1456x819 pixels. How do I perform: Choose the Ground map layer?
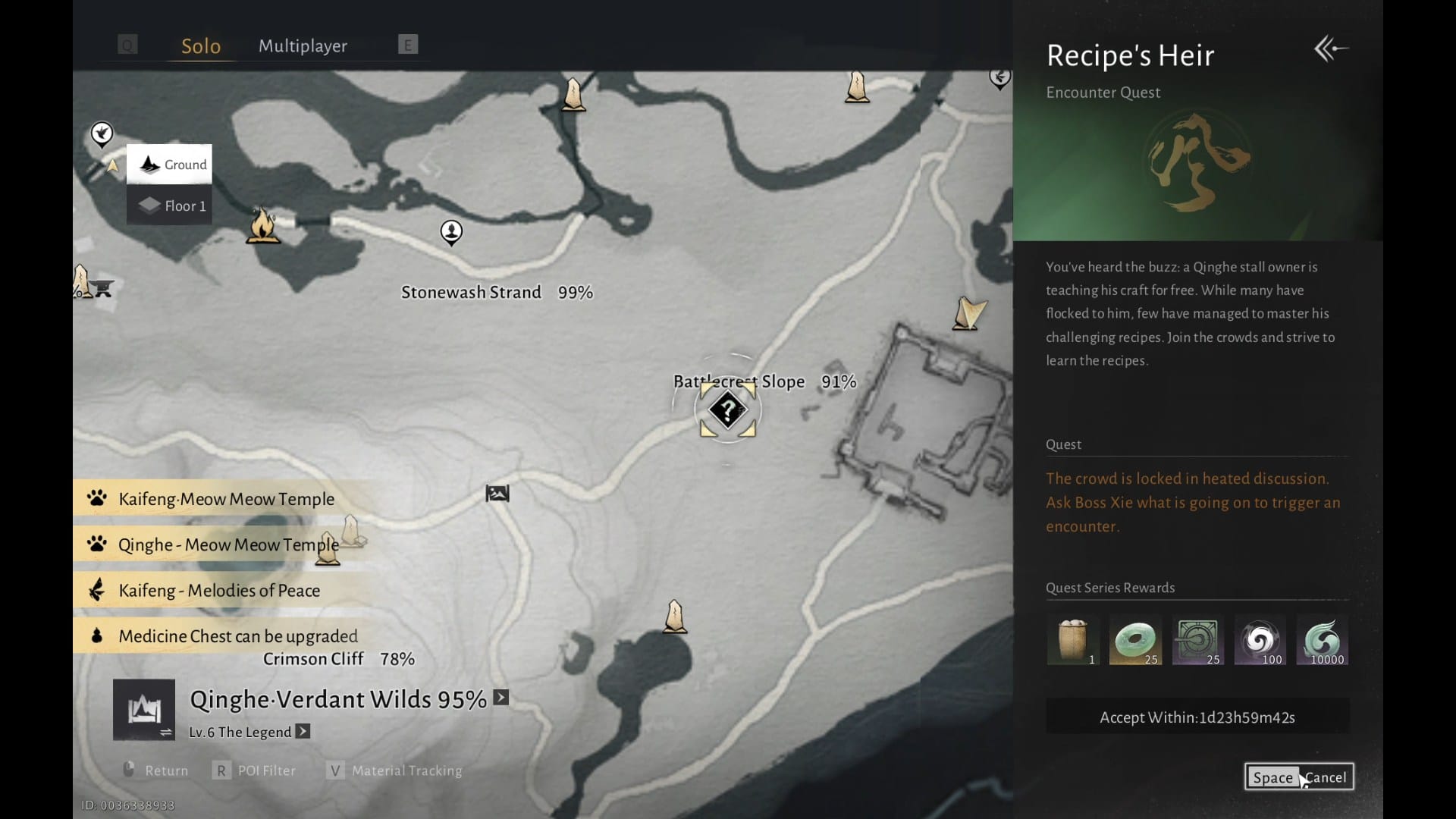pyautogui.click(x=169, y=164)
